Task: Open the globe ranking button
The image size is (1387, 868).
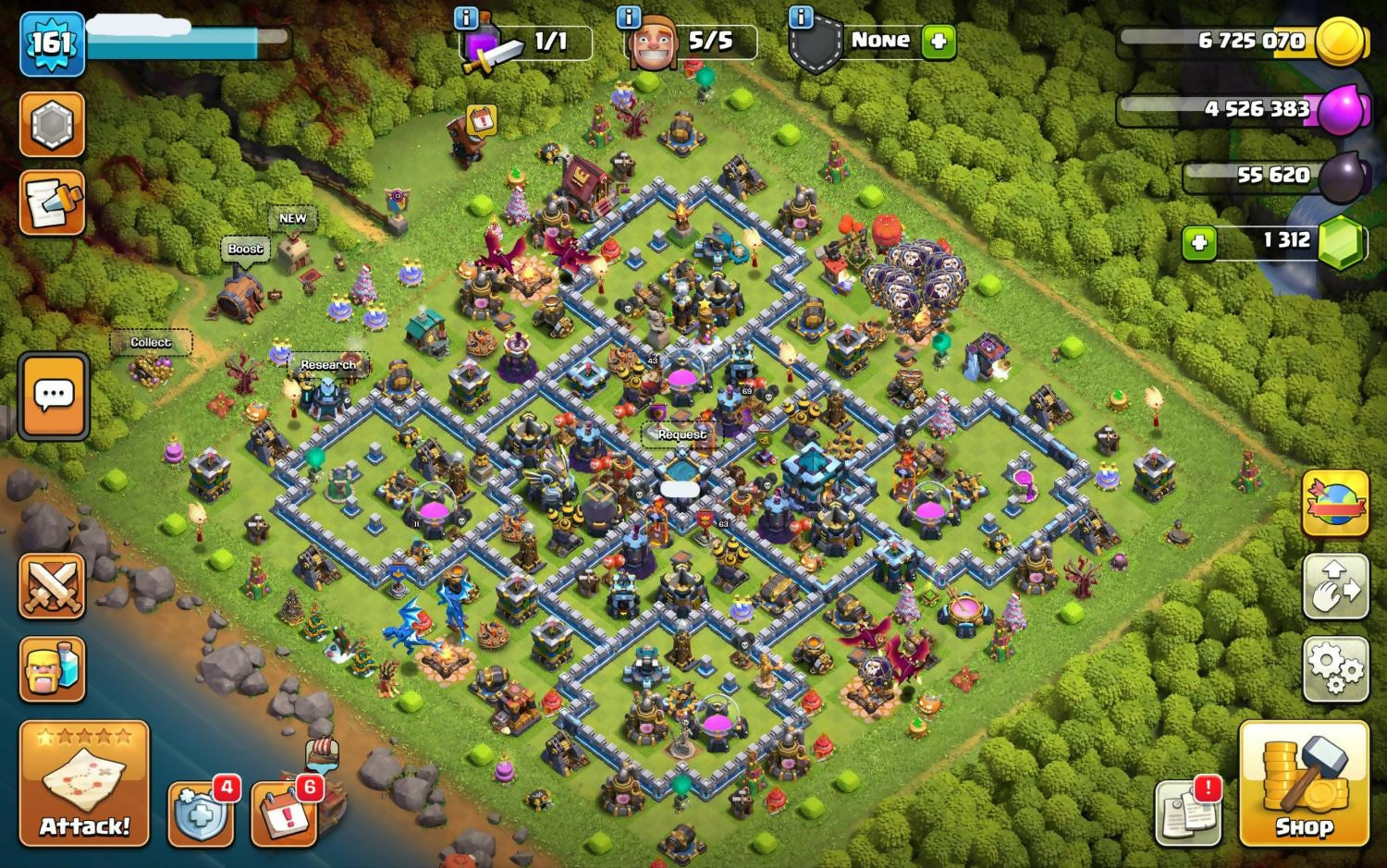Action: [x=1335, y=504]
